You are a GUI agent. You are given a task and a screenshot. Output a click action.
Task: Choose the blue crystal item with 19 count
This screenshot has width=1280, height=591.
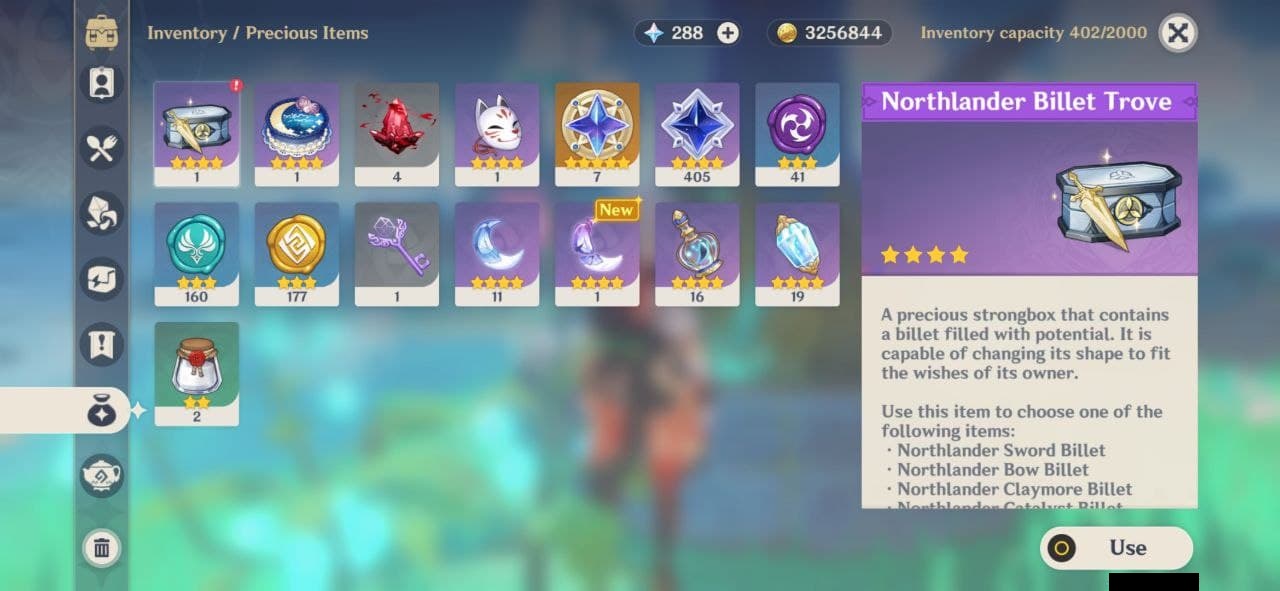click(797, 253)
